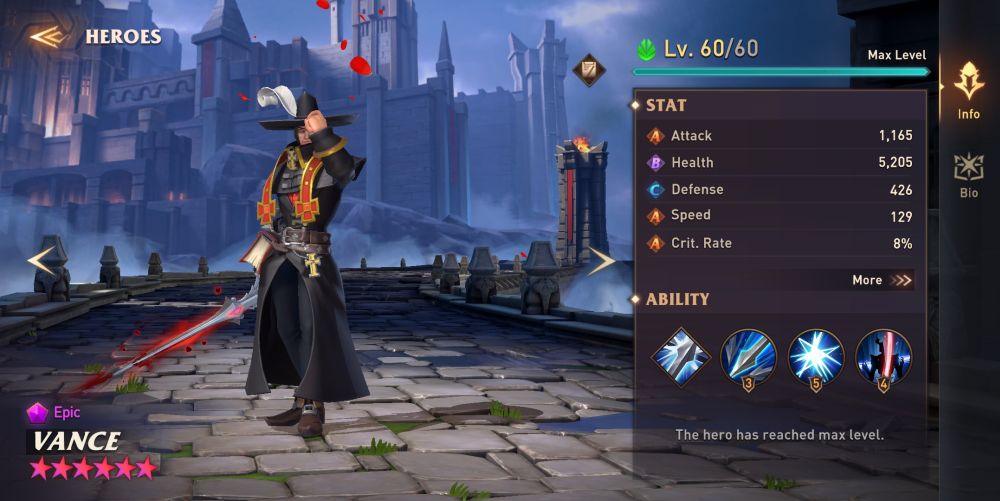Go back using the Heroes arrow

[47, 37]
